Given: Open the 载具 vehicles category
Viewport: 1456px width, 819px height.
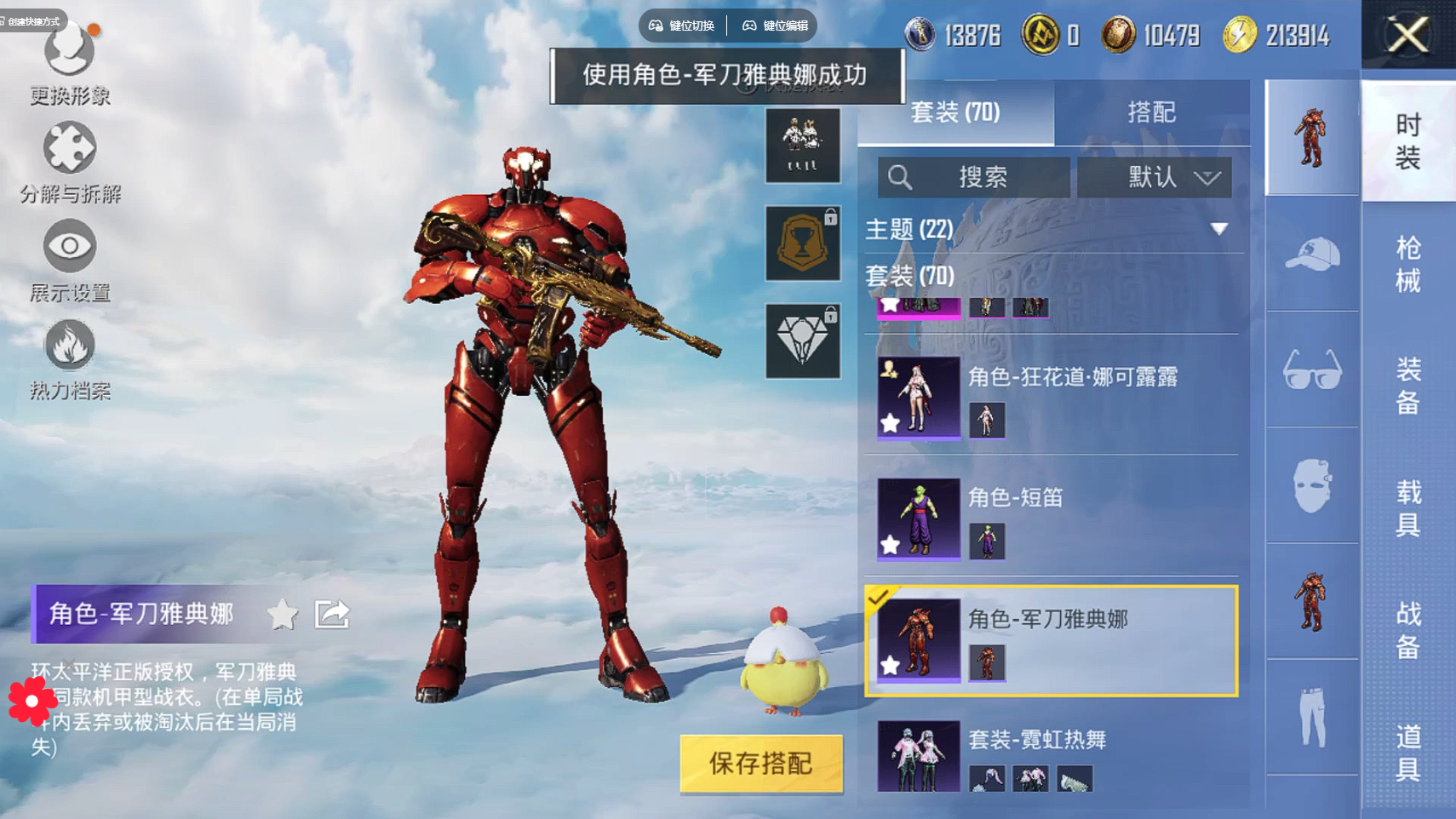Looking at the screenshot, I should pyautogui.click(x=1408, y=508).
